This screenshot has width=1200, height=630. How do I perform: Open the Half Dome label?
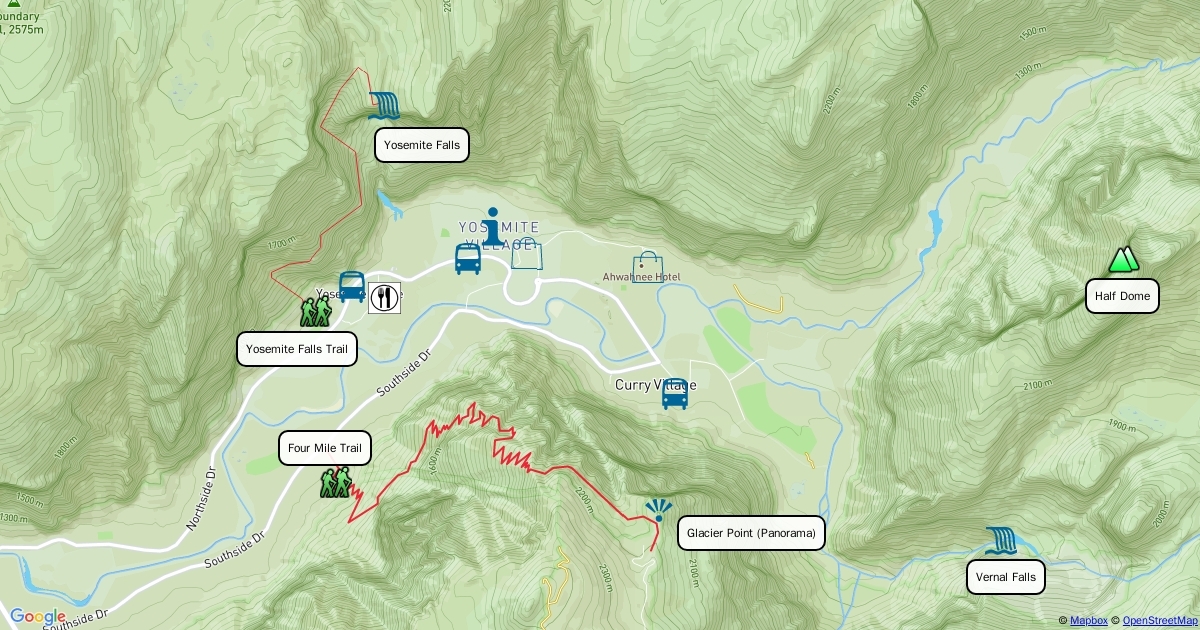[1122, 296]
